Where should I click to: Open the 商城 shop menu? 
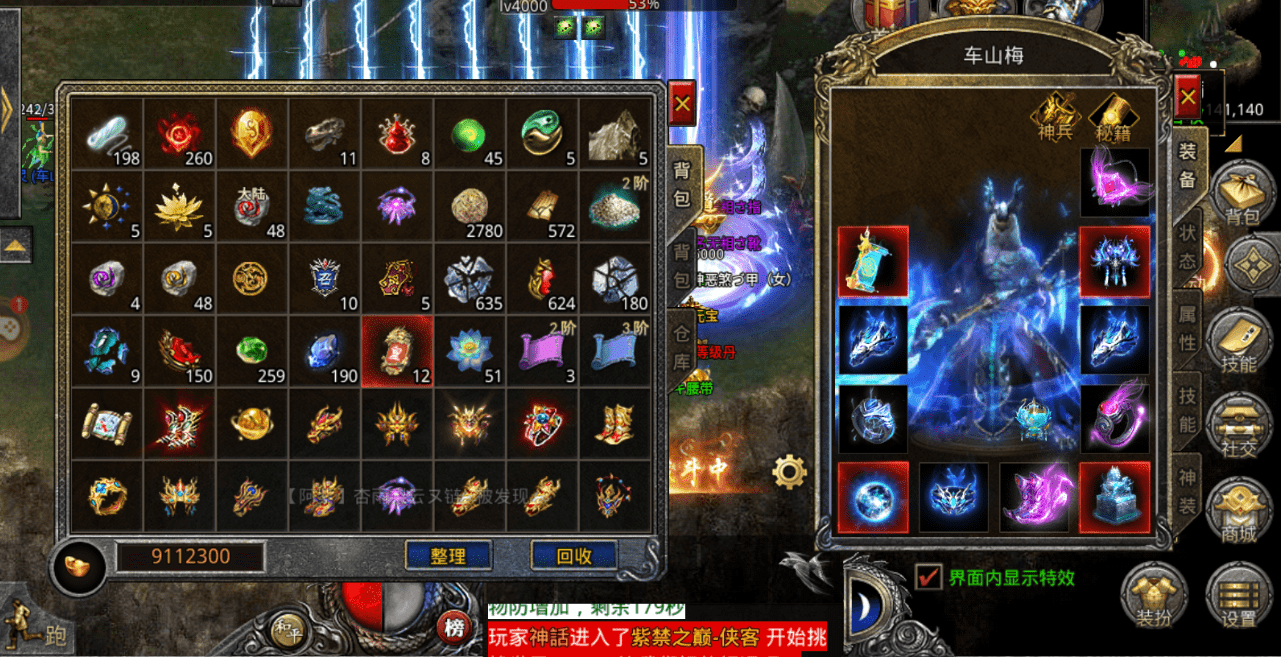[x=1238, y=513]
